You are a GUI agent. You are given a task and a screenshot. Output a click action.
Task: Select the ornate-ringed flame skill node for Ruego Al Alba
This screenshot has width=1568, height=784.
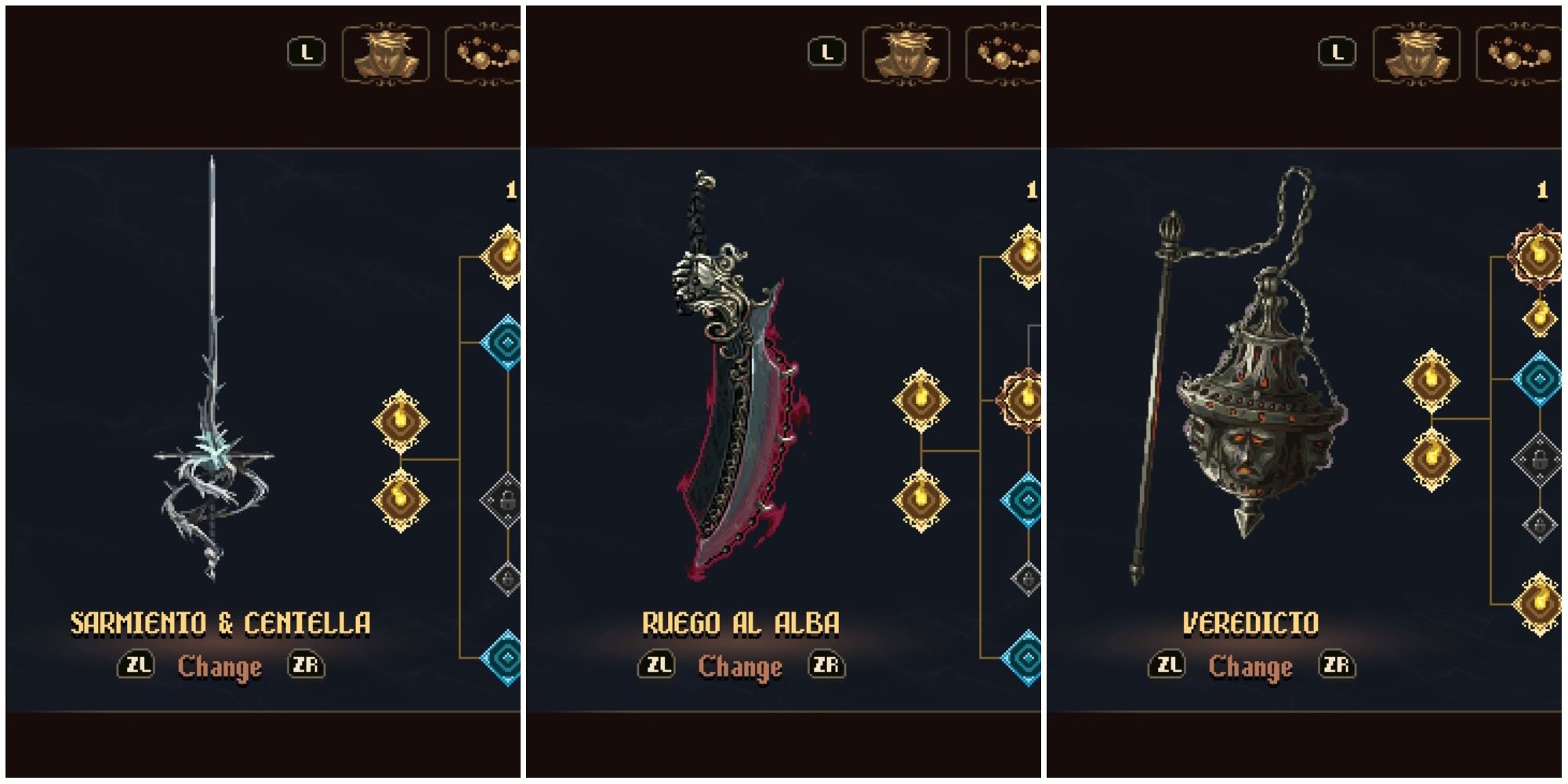point(1025,400)
